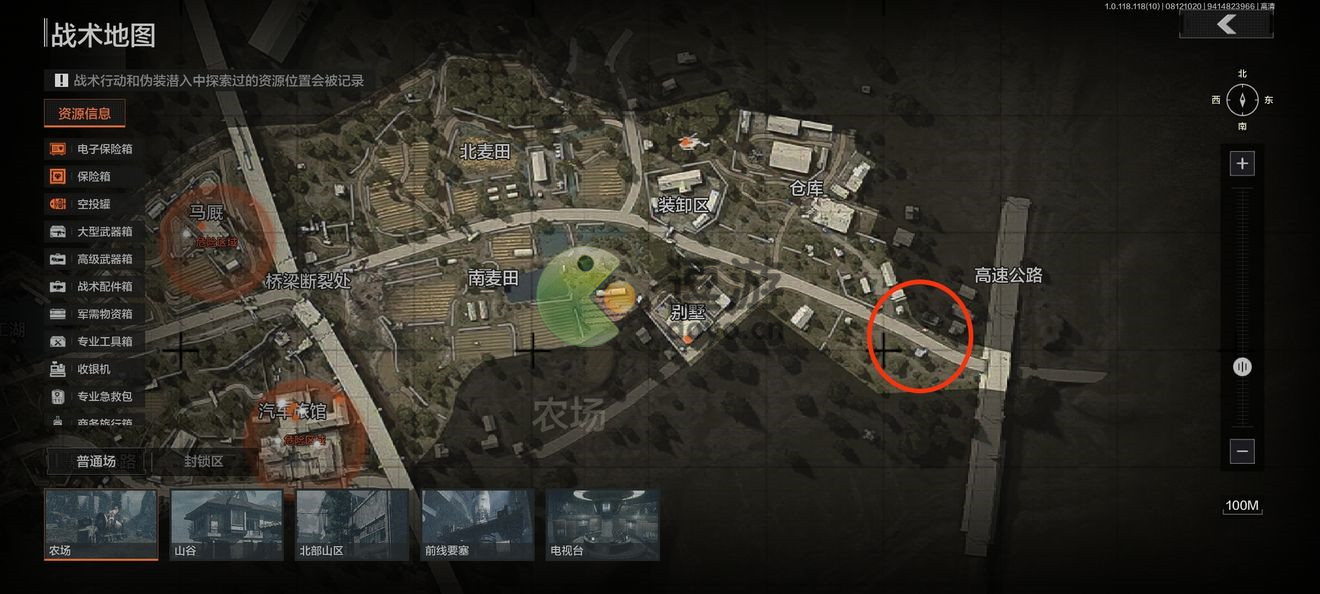Toggle the 保险箱 safe filter entry
The width and height of the screenshot is (1320, 594).
[92, 176]
